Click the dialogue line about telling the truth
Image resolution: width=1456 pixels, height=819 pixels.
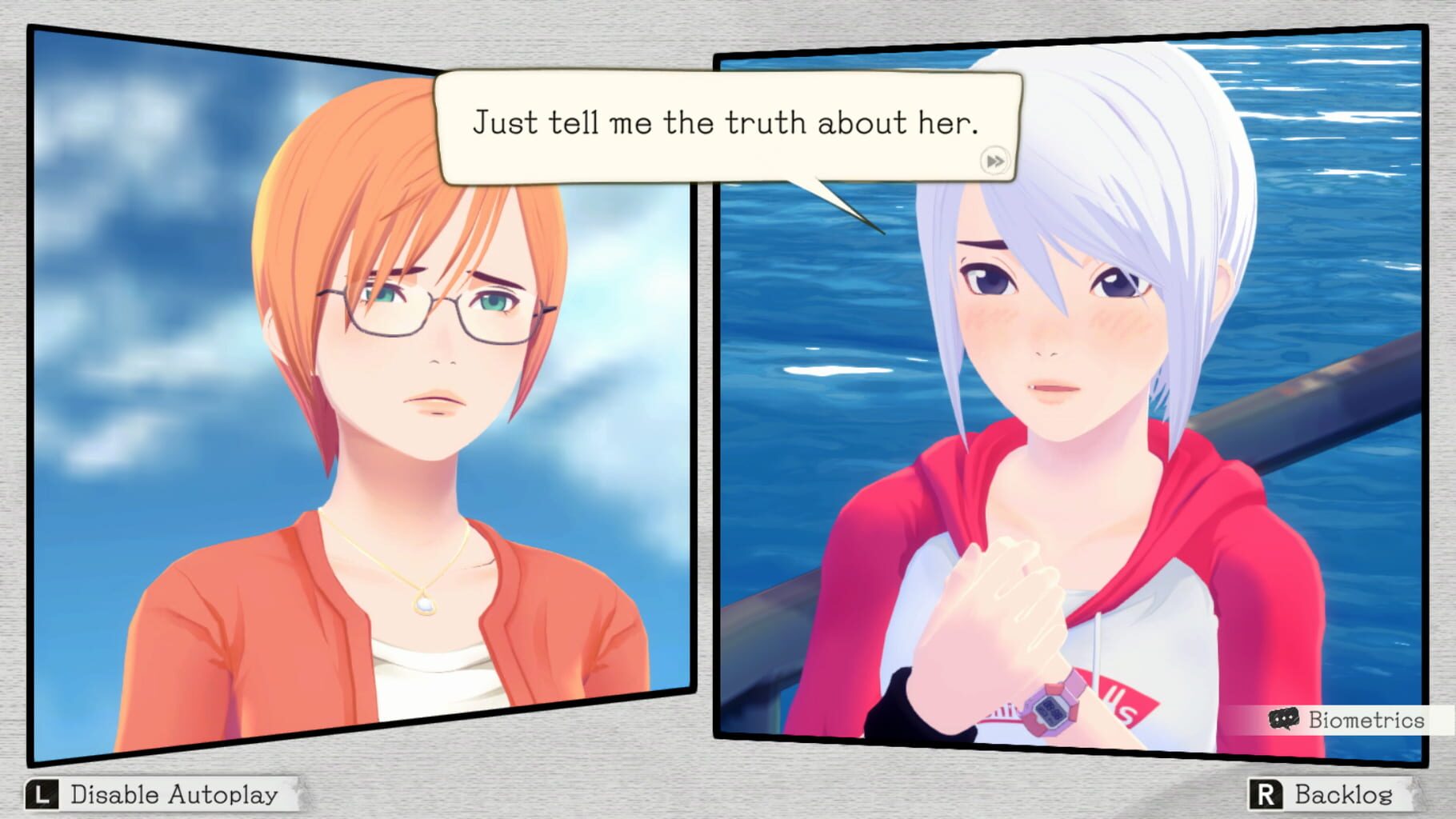(x=728, y=124)
